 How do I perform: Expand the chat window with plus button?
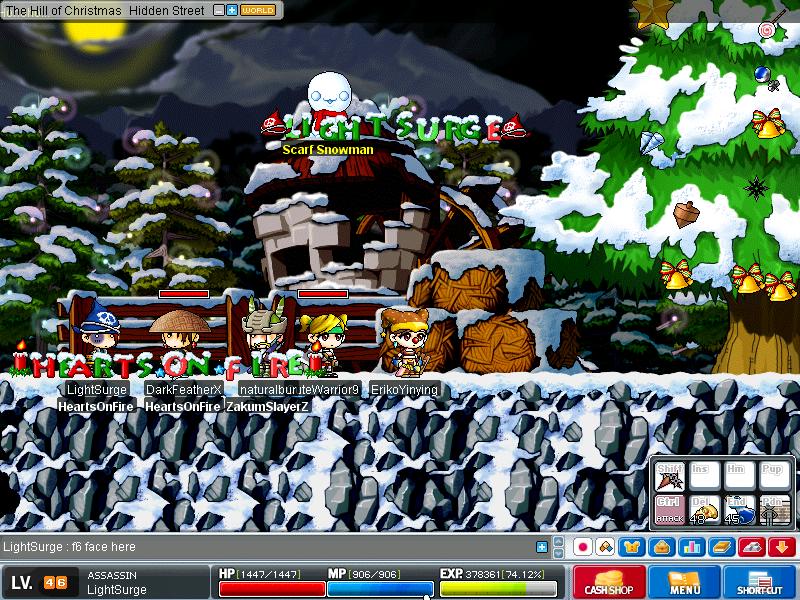click(x=542, y=547)
